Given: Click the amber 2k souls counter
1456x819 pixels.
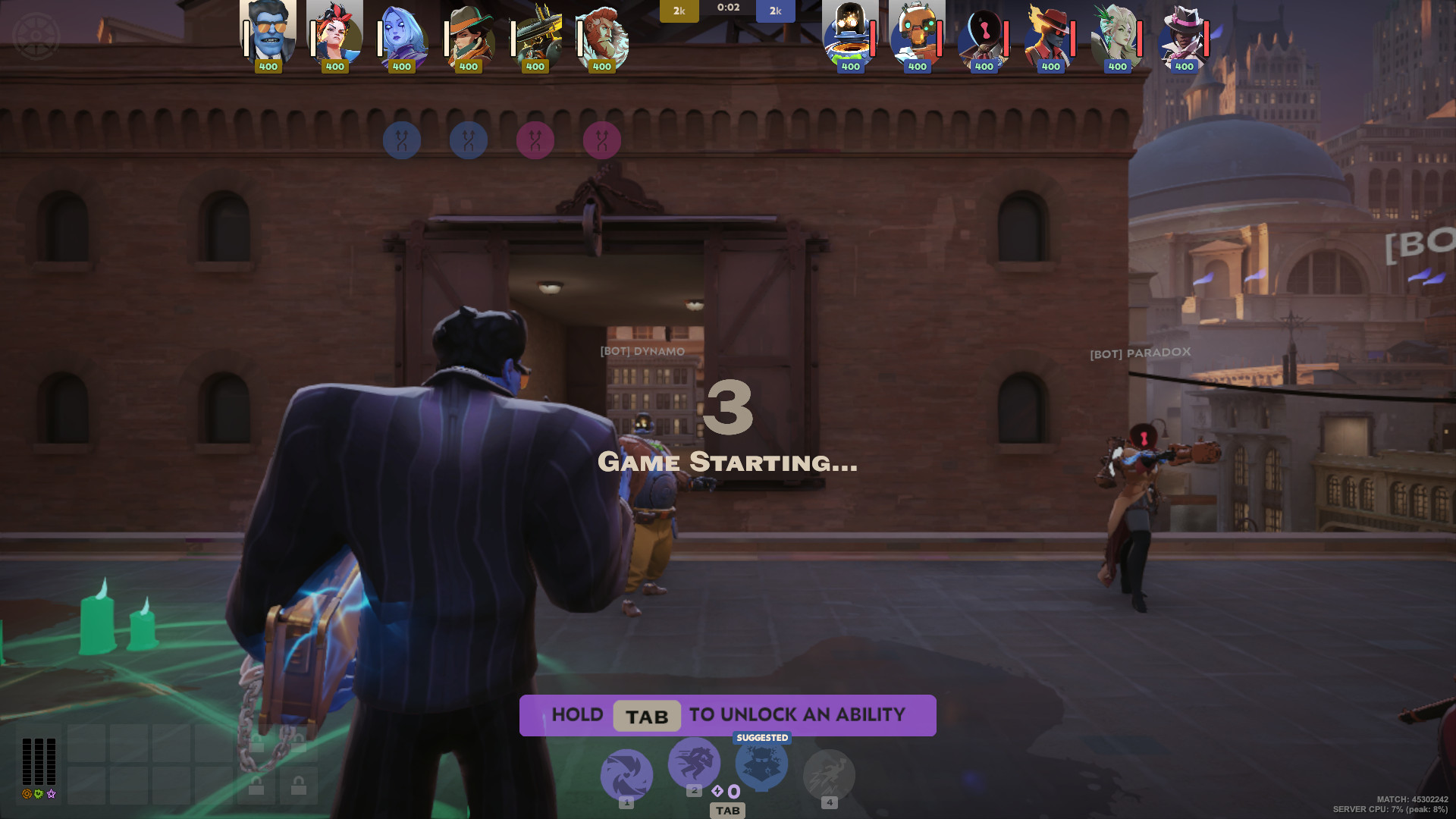Looking at the screenshot, I should [679, 11].
